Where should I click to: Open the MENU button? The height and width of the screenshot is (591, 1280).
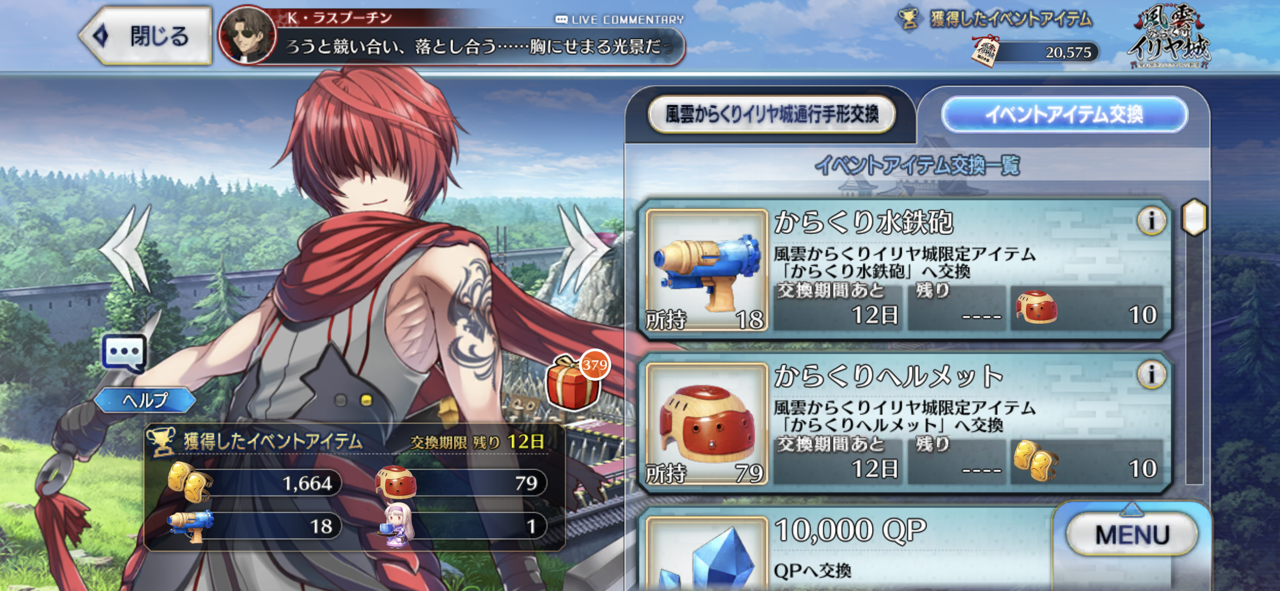[x=1131, y=535]
